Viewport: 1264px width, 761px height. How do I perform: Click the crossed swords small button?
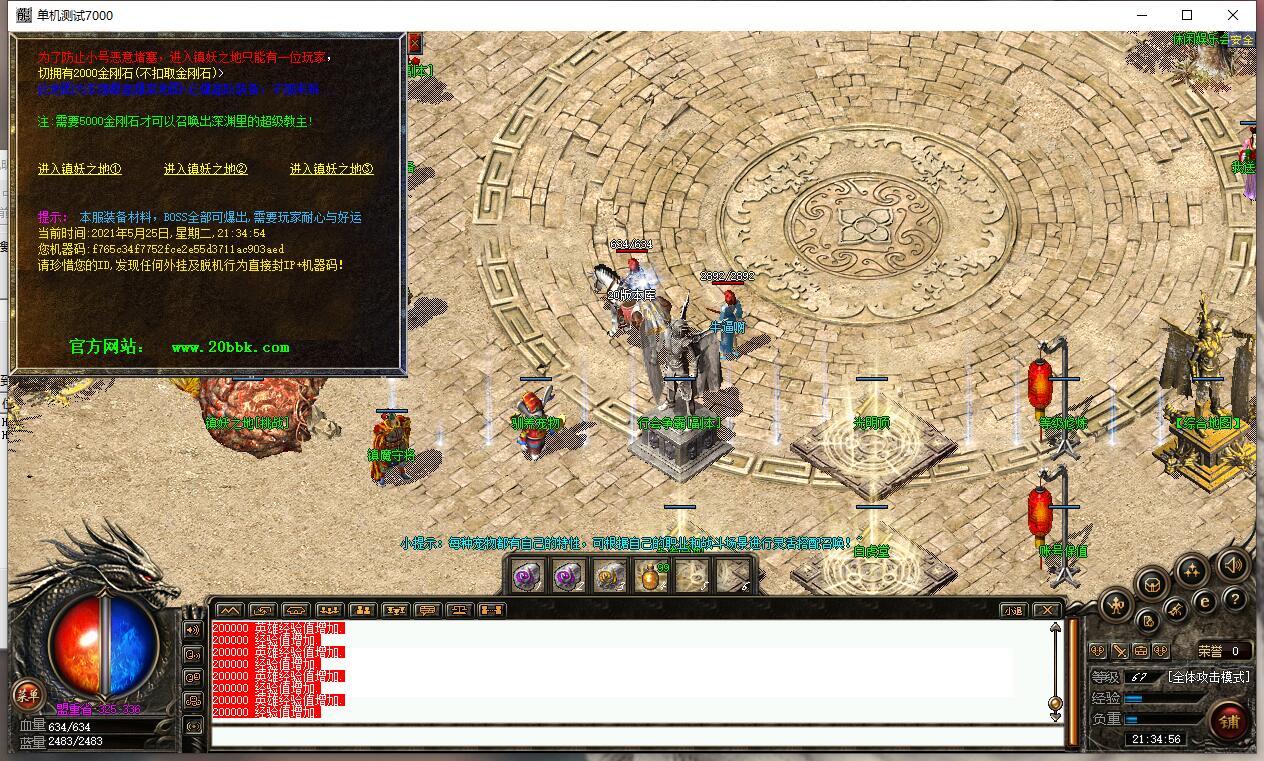1119,651
